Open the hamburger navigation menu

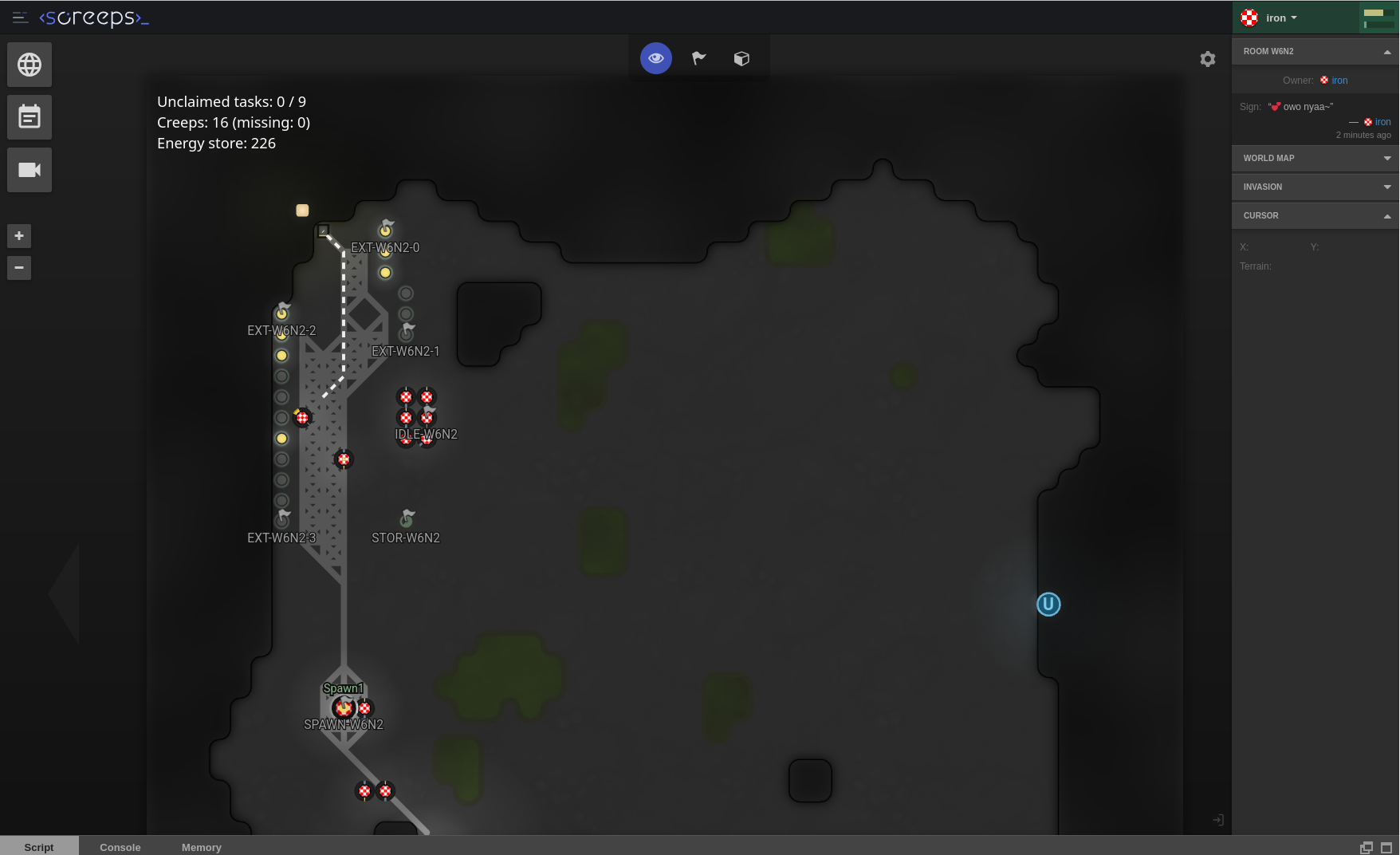pos(20,18)
